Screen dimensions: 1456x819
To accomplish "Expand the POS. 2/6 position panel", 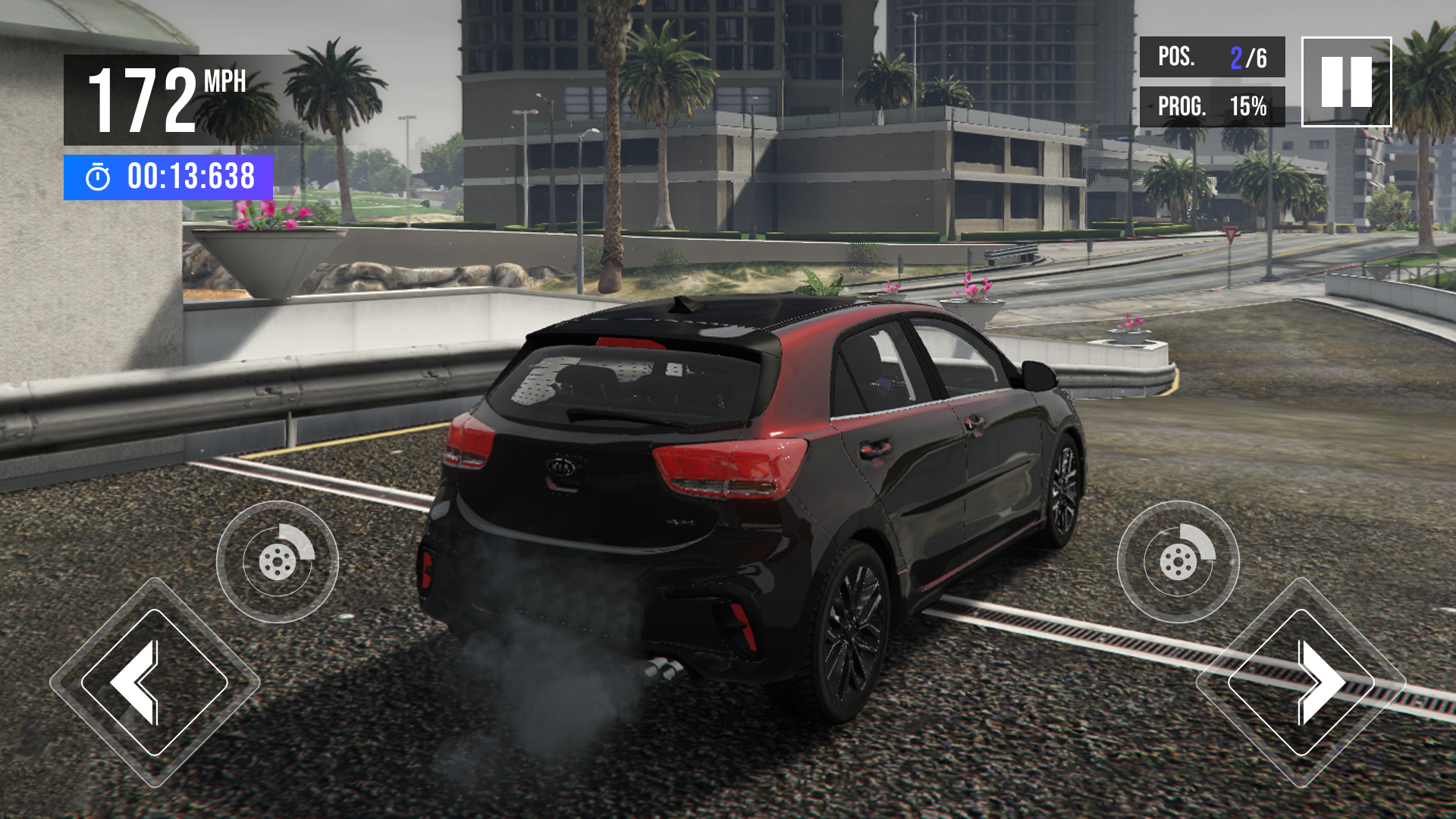I will pyautogui.click(x=1212, y=55).
